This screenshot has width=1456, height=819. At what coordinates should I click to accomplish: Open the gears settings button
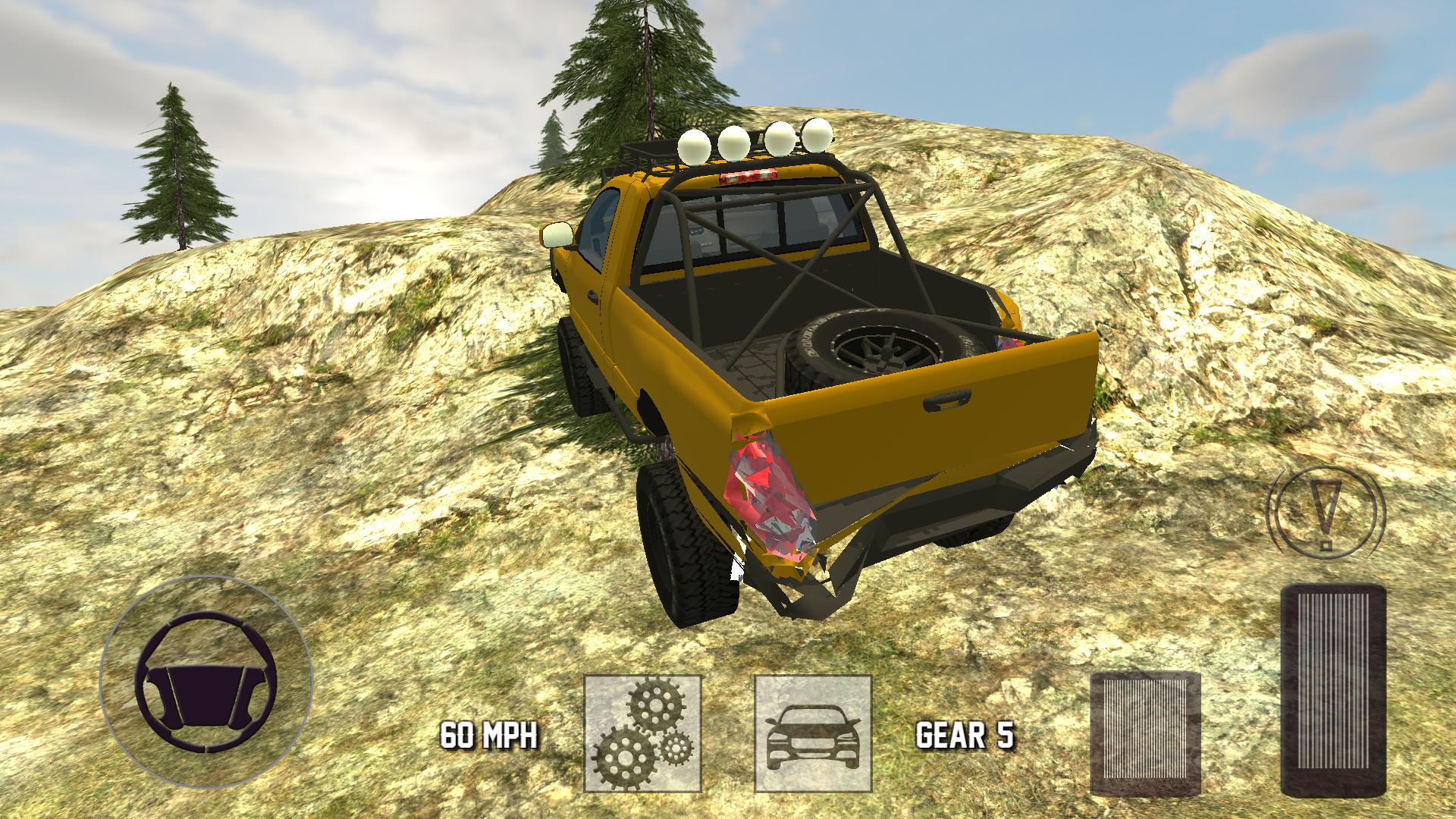643,733
